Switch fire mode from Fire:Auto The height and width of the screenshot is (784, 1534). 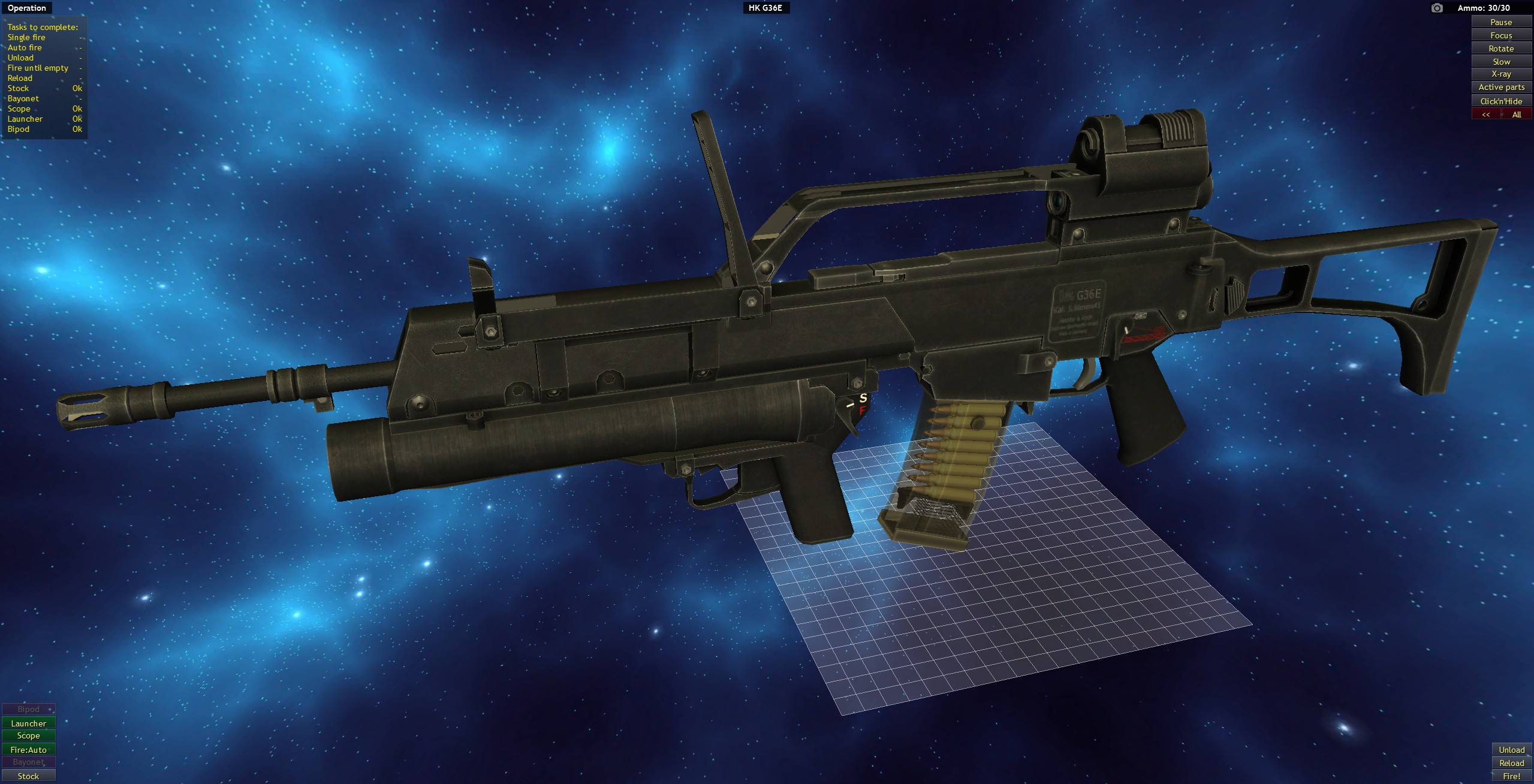[x=28, y=749]
